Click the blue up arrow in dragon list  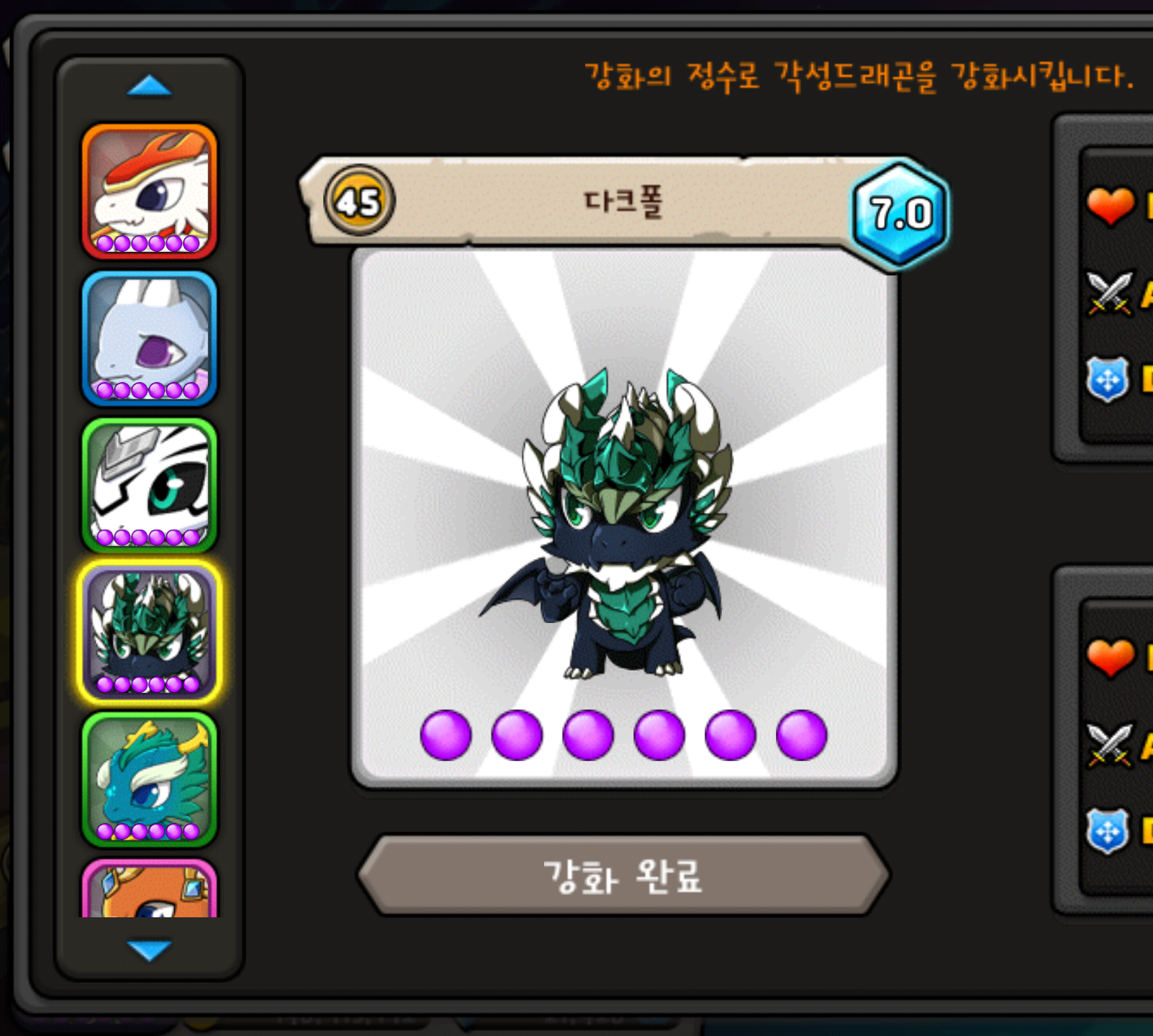tap(149, 86)
